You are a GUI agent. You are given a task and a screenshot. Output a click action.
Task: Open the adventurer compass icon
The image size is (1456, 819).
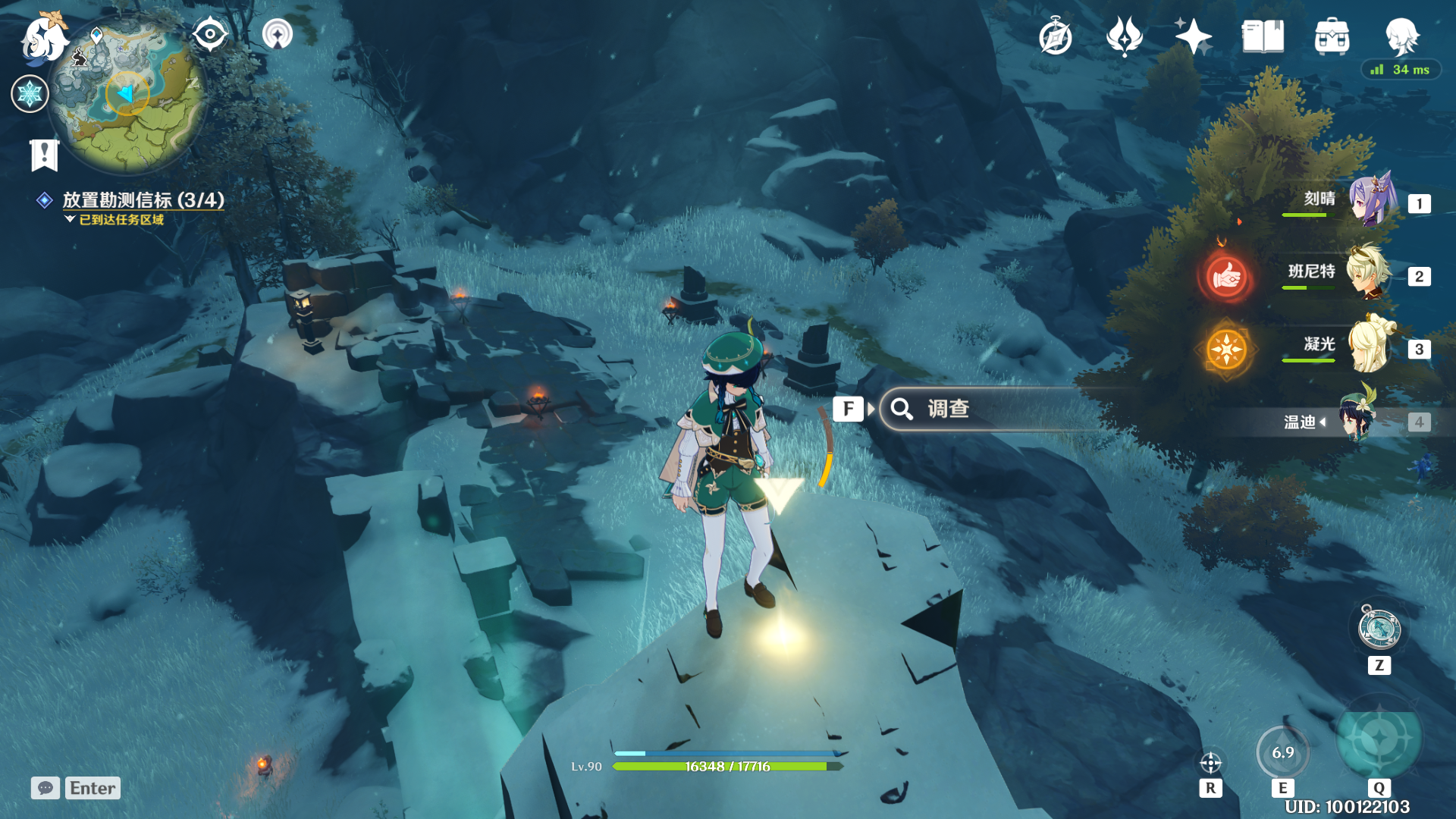coord(1055,36)
